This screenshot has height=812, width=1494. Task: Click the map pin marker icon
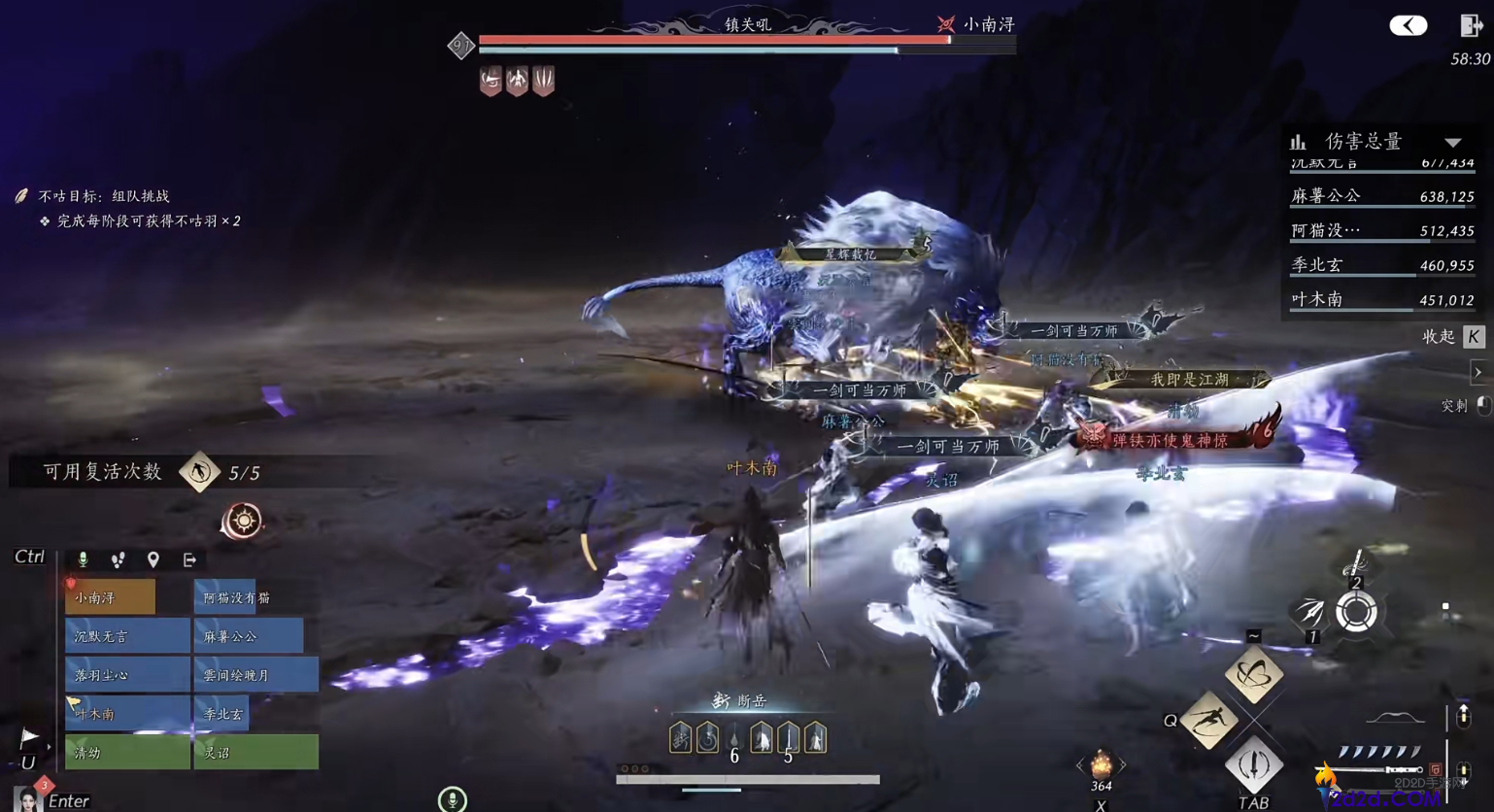tap(153, 559)
